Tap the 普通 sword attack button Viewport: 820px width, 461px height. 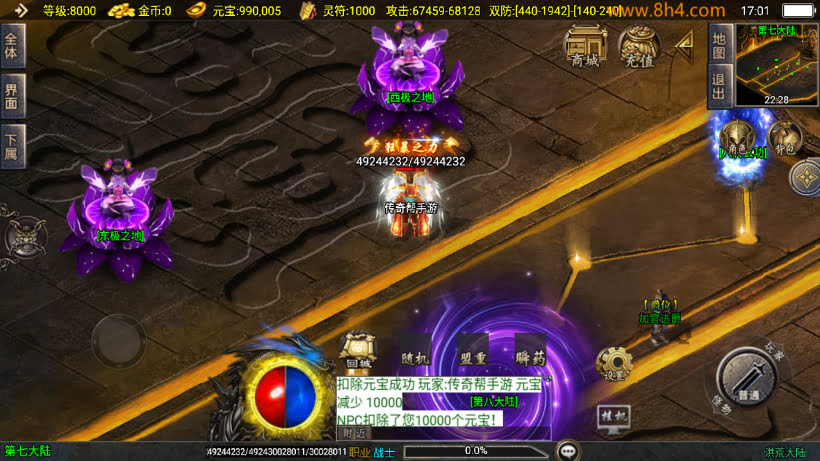pyautogui.click(x=746, y=378)
